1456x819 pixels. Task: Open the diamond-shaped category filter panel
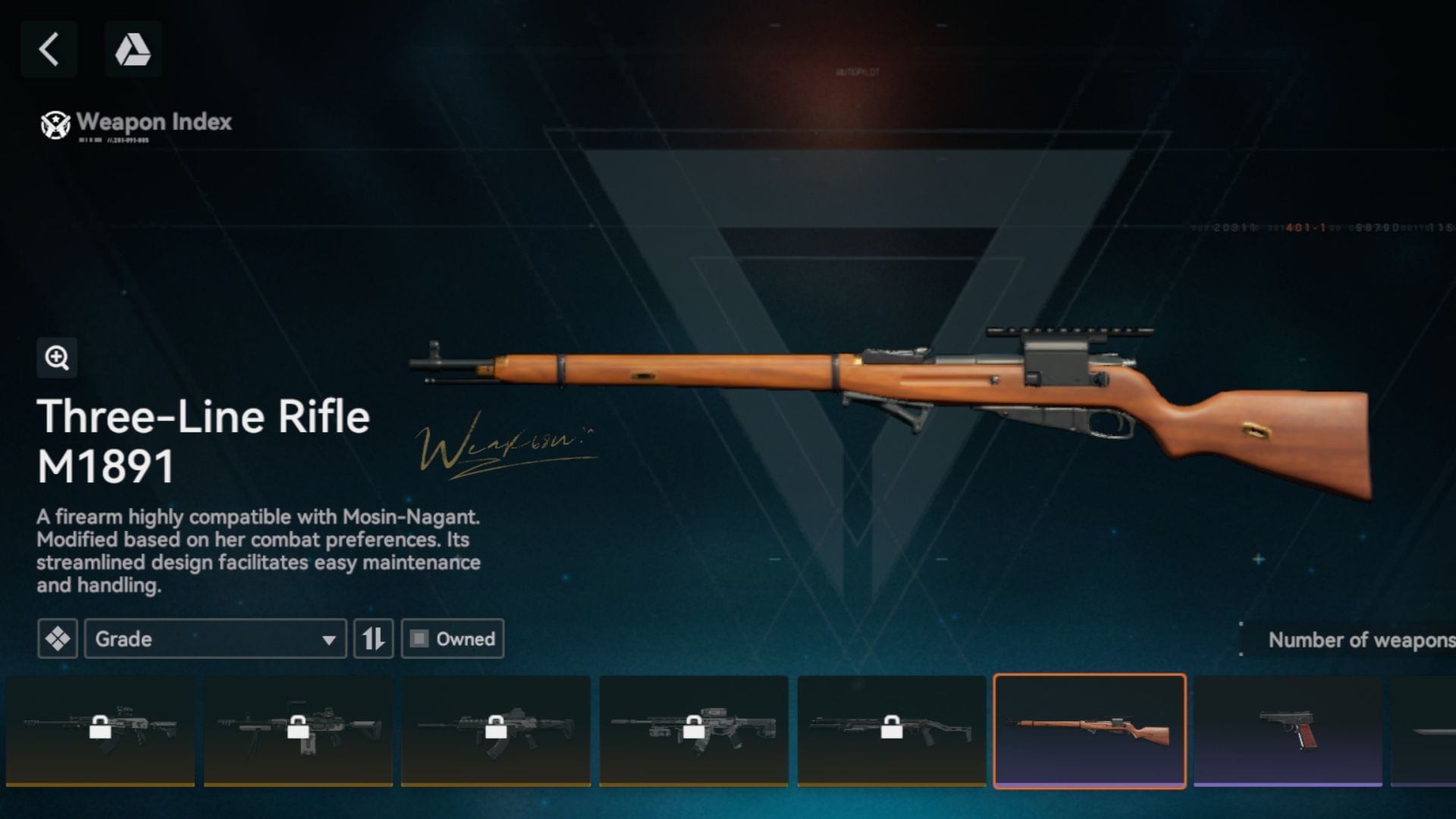pos(57,639)
